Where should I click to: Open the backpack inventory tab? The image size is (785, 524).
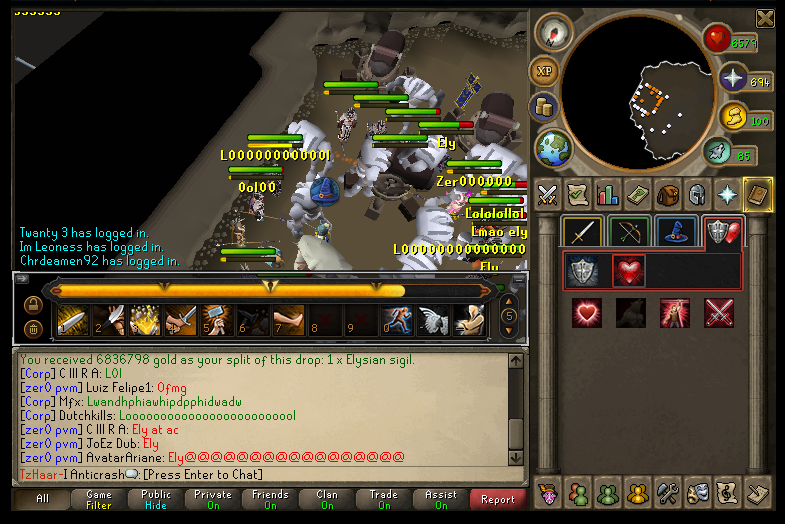667,195
